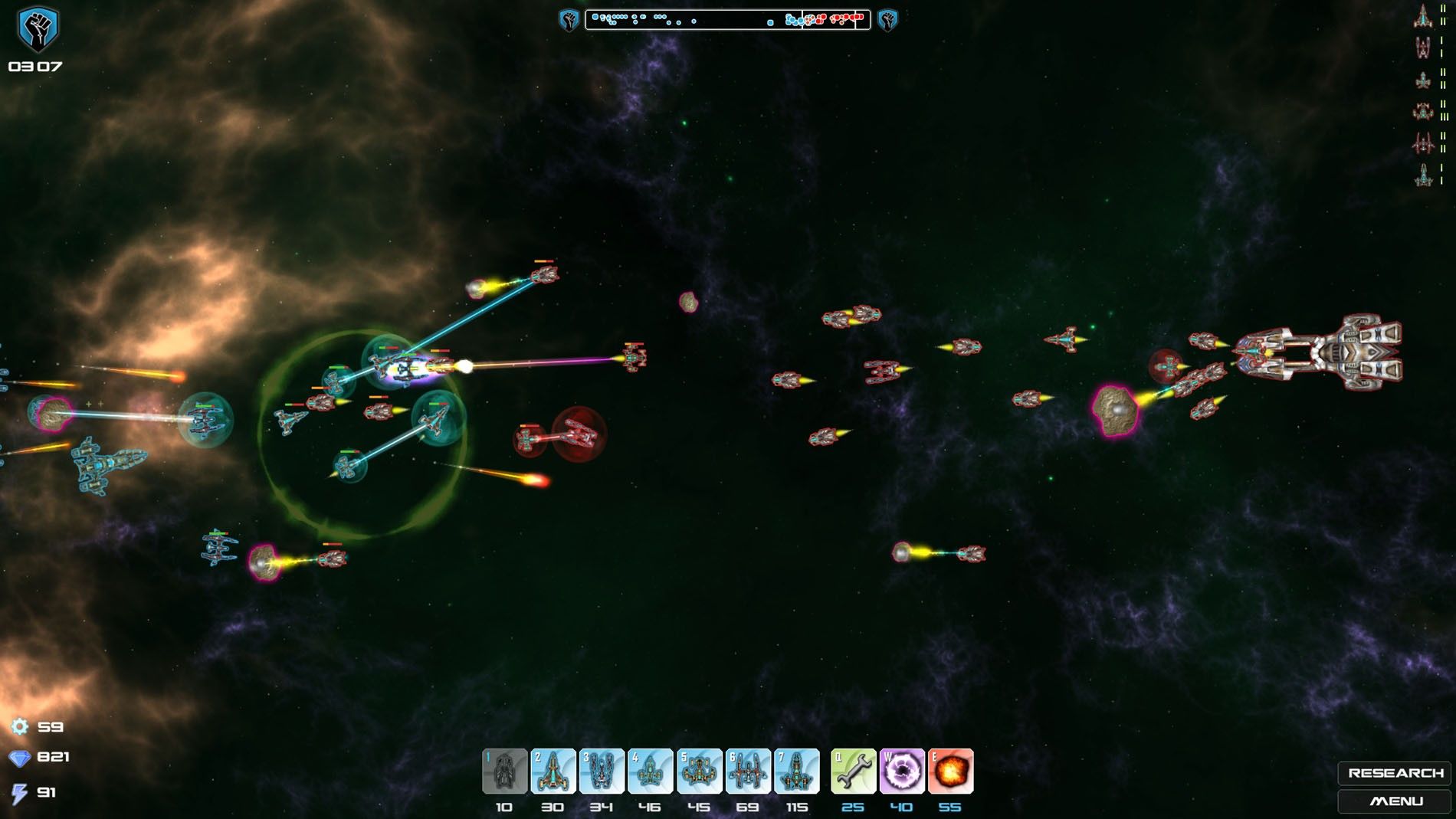Activate the wrench repair ability
This screenshot has height=819, width=1456.
coord(853,771)
